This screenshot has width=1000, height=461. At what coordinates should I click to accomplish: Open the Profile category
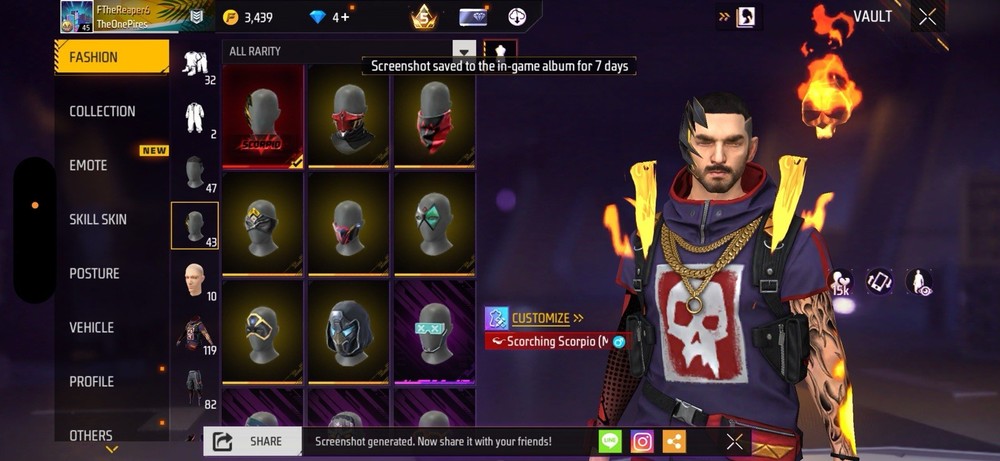click(91, 381)
